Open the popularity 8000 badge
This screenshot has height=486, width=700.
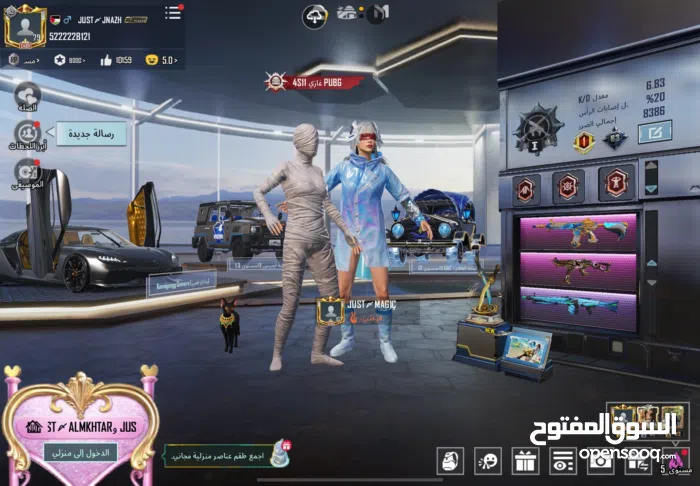(70, 60)
